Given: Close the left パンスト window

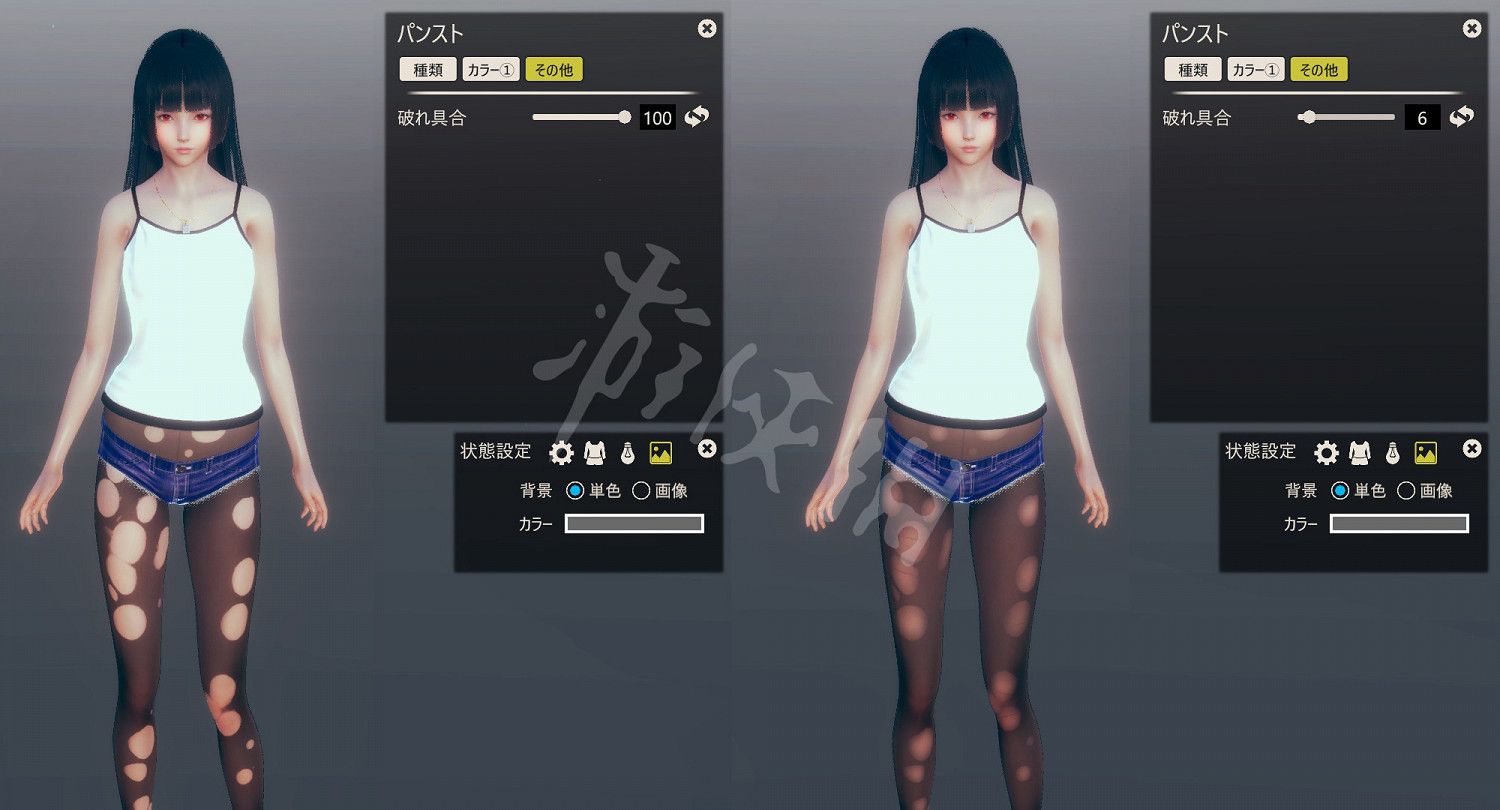Looking at the screenshot, I should click(x=707, y=29).
